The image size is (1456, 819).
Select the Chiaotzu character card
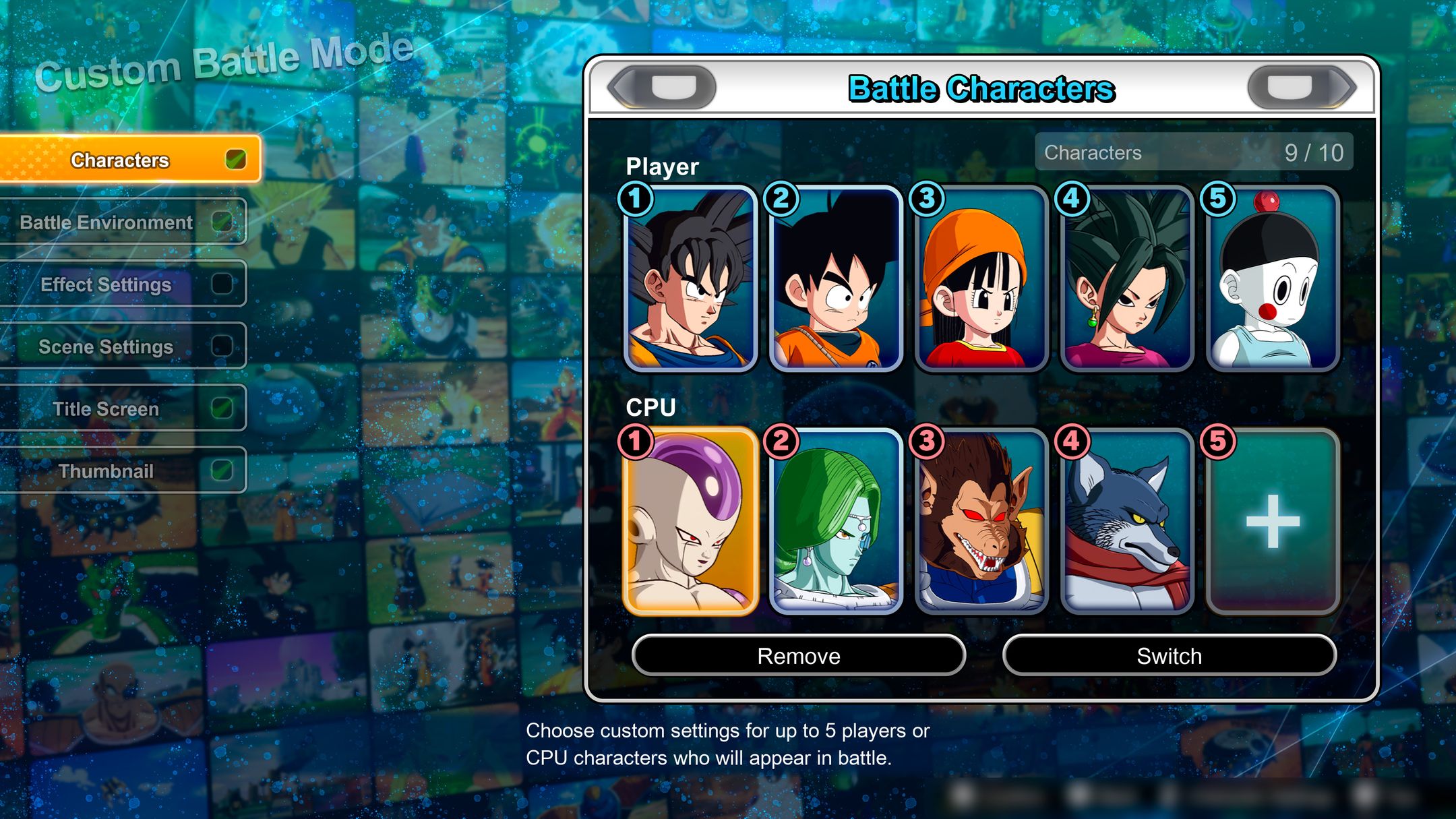click(1272, 279)
